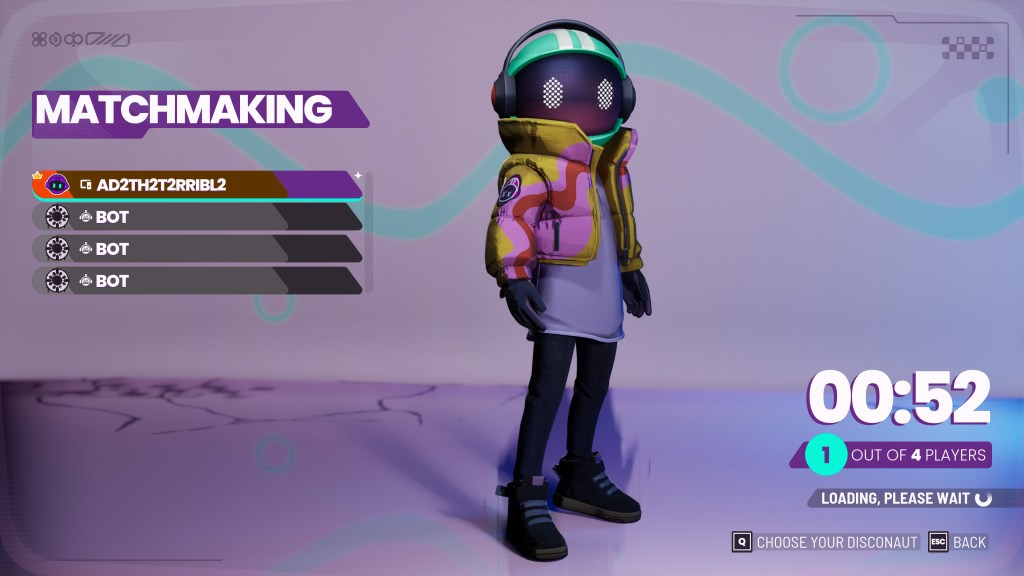
Task: Go back from matchmaking
Action: tap(958, 542)
